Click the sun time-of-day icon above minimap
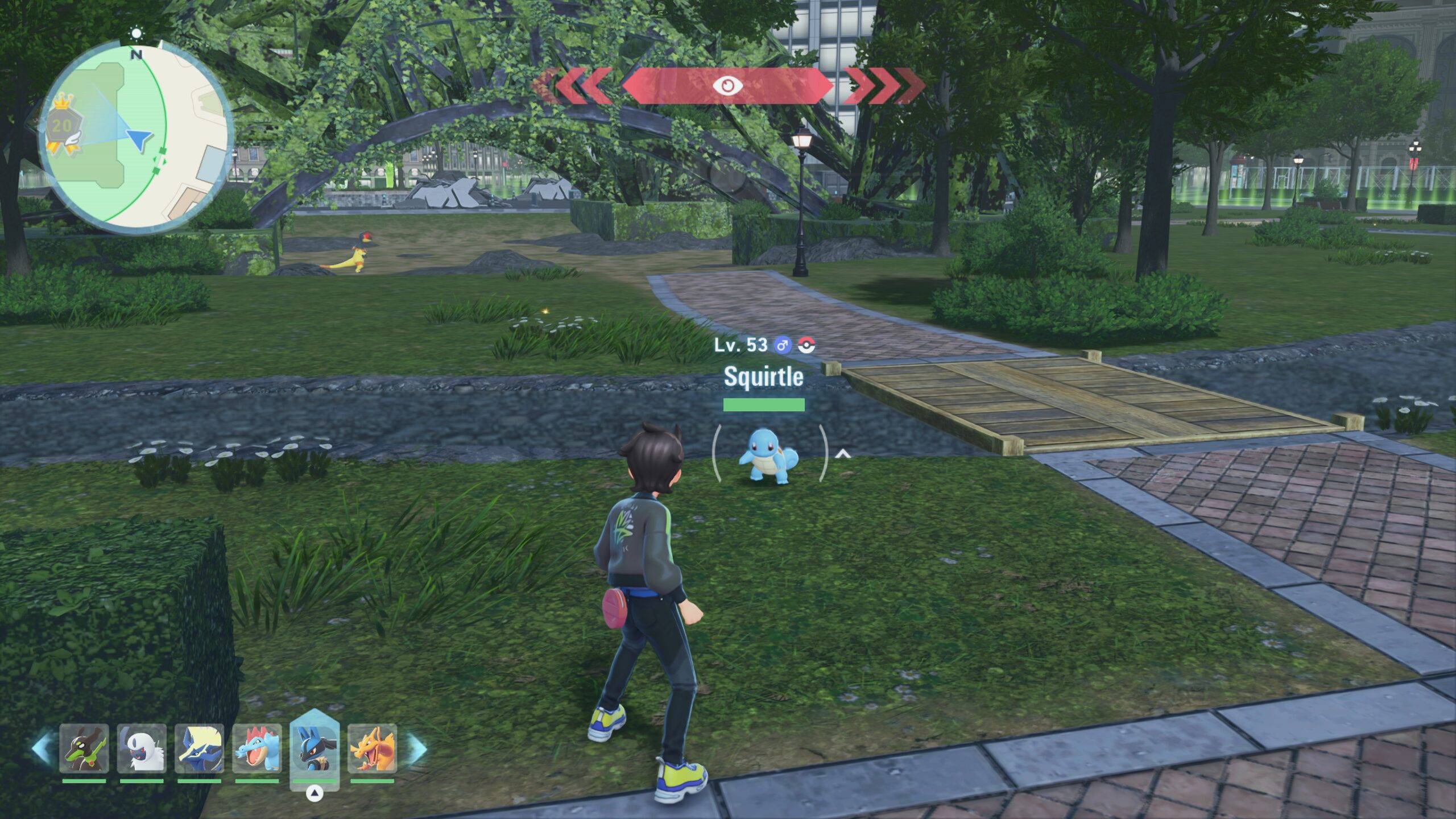 tap(136, 34)
